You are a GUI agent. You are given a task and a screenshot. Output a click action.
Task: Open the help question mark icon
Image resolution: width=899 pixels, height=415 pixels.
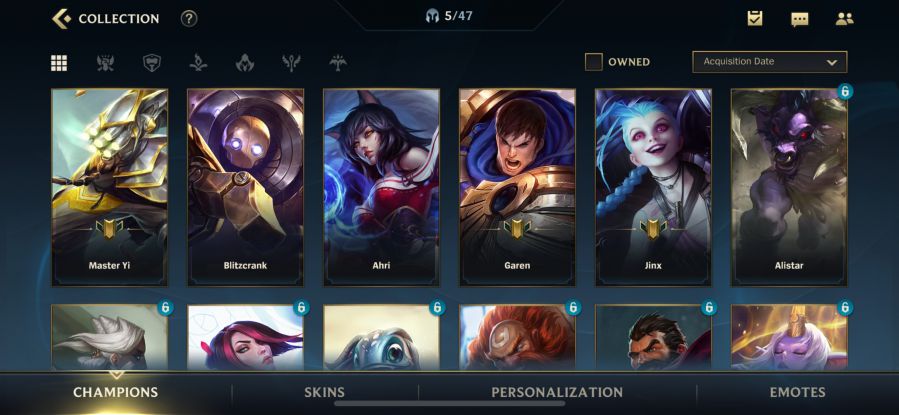[189, 18]
